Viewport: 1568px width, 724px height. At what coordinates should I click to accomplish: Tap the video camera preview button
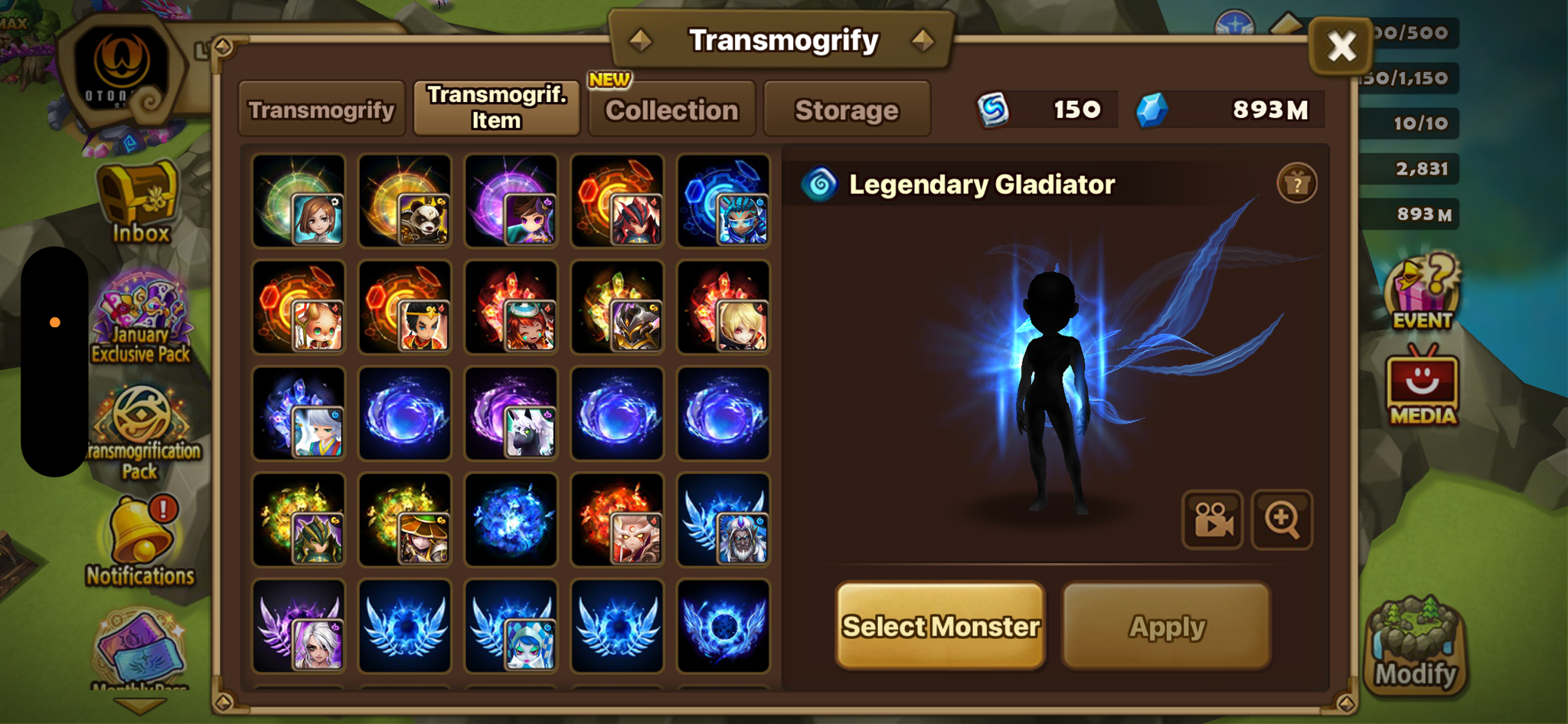click(x=1213, y=519)
